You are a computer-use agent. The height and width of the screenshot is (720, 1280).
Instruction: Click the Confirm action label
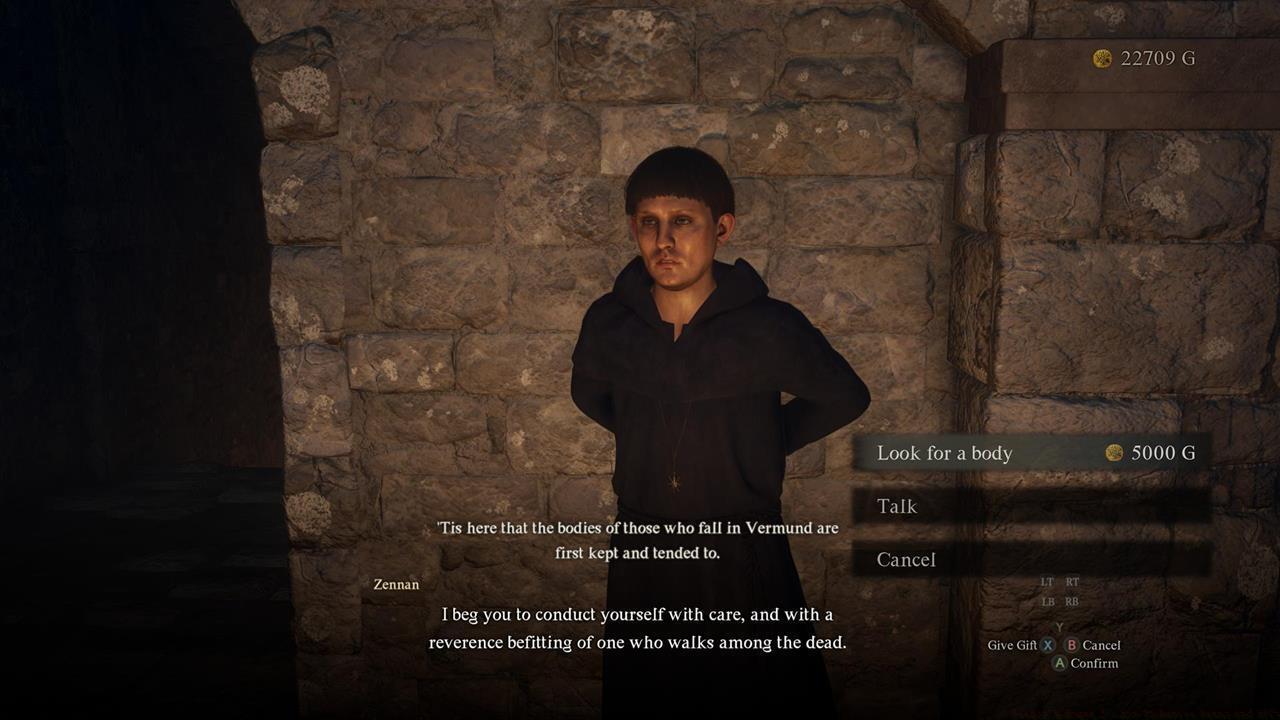point(1096,663)
